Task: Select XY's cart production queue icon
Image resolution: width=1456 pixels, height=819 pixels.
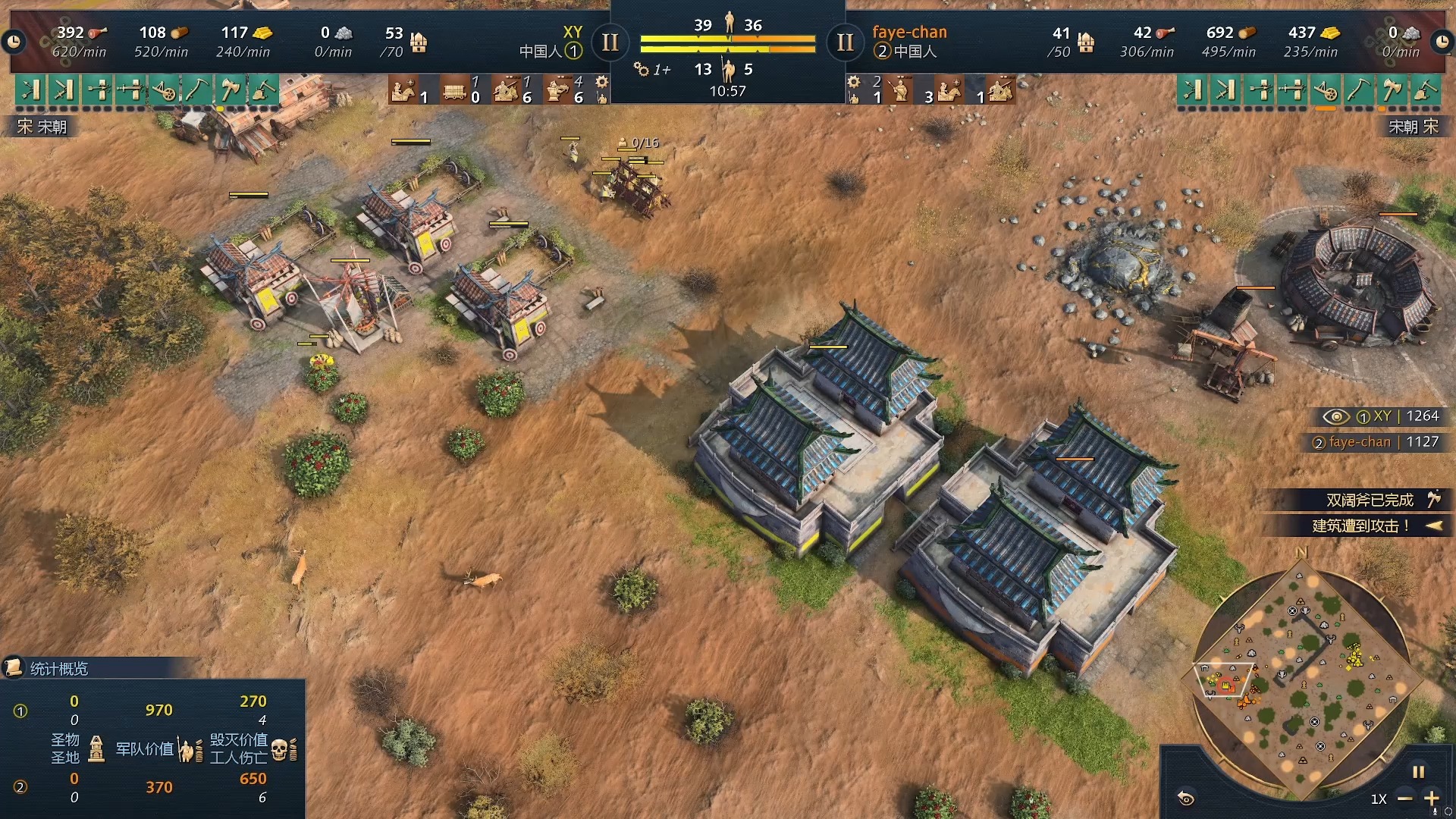Action: click(x=454, y=90)
